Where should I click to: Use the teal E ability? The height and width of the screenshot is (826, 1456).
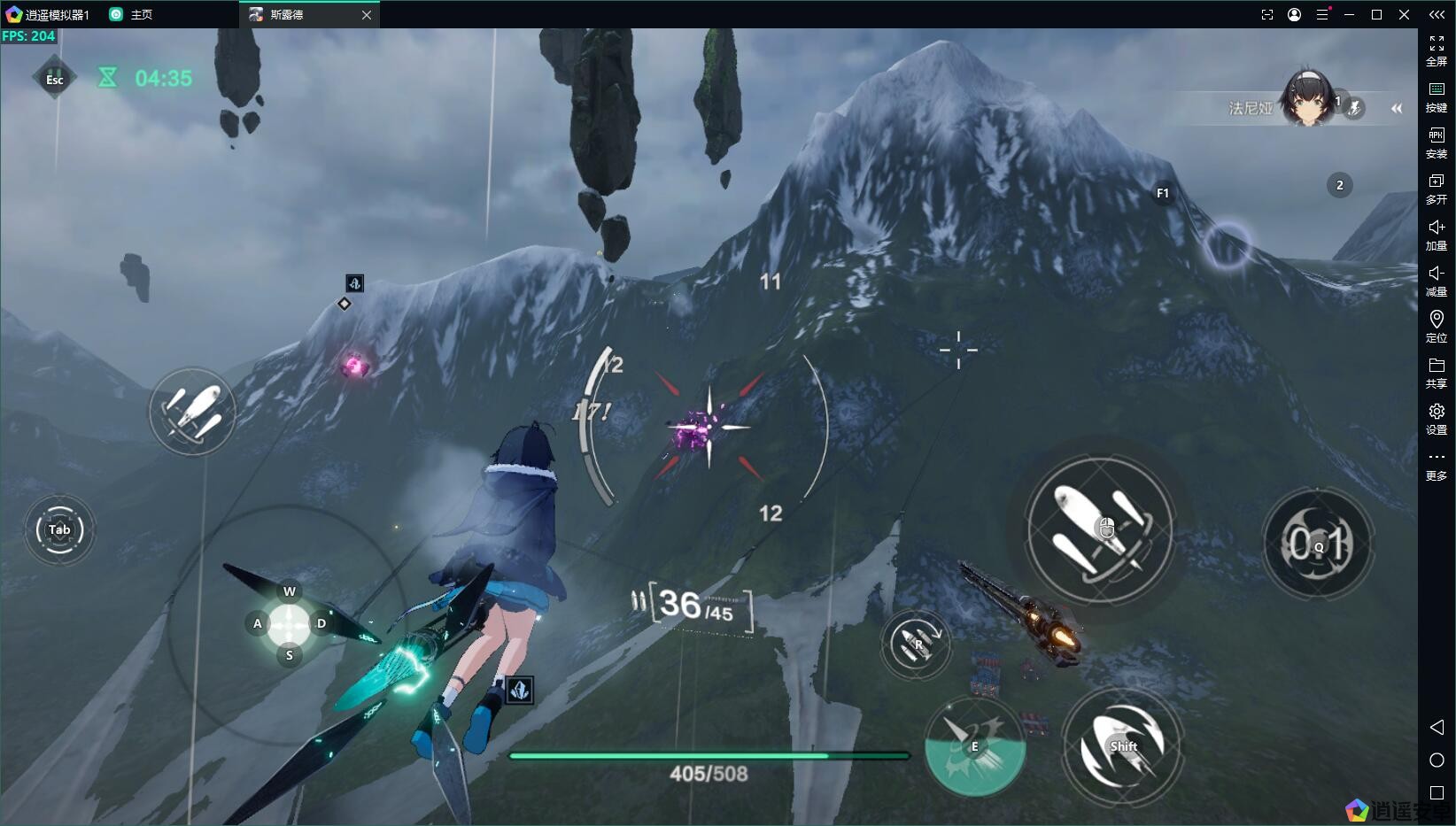pos(974,746)
